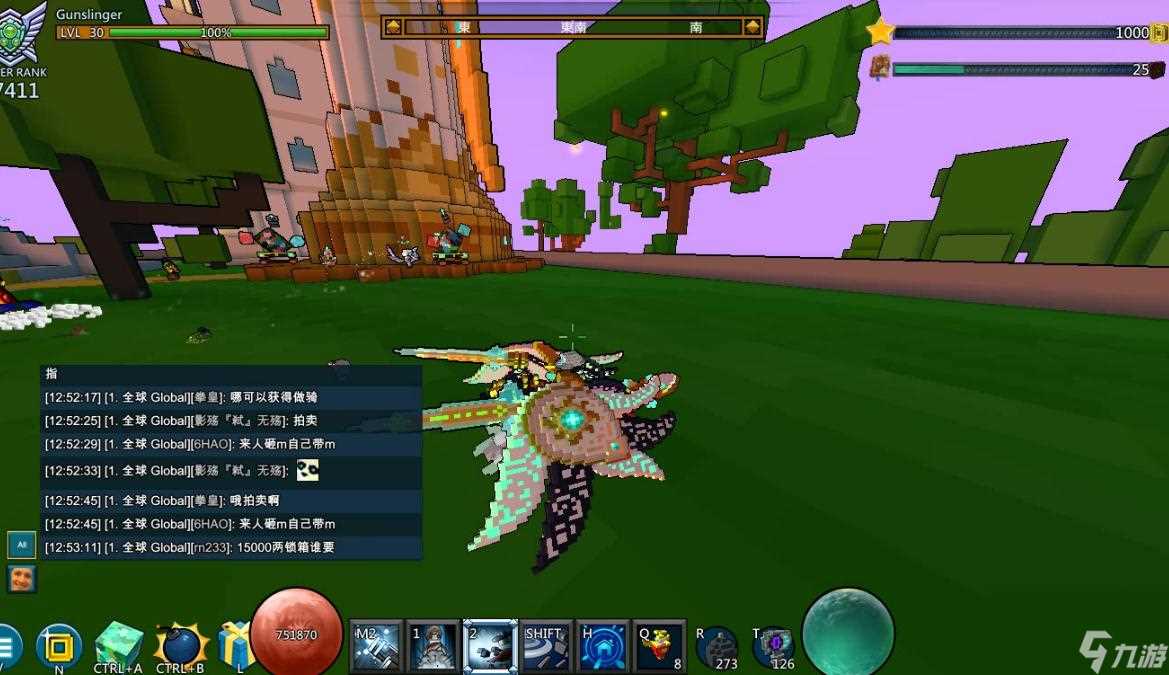Viewport: 1169px width, 675px height.
Task: Select the blue bomb icon labeled CTRL+B
Action: pyautogui.click(x=180, y=646)
